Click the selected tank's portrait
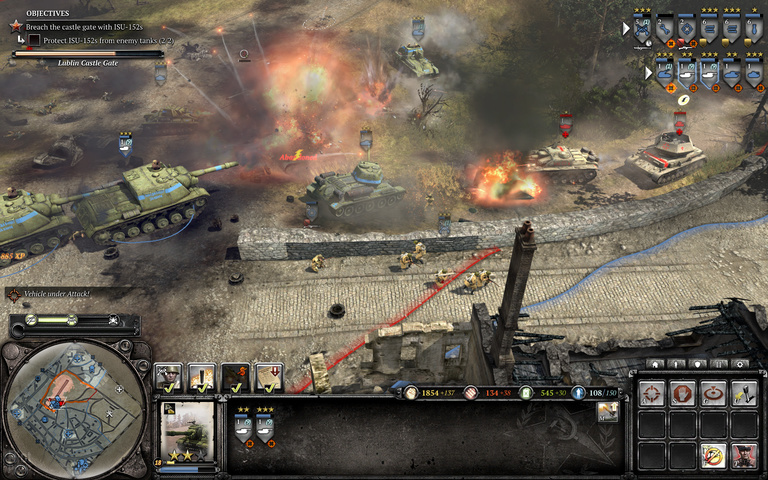 click(x=188, y=430)
